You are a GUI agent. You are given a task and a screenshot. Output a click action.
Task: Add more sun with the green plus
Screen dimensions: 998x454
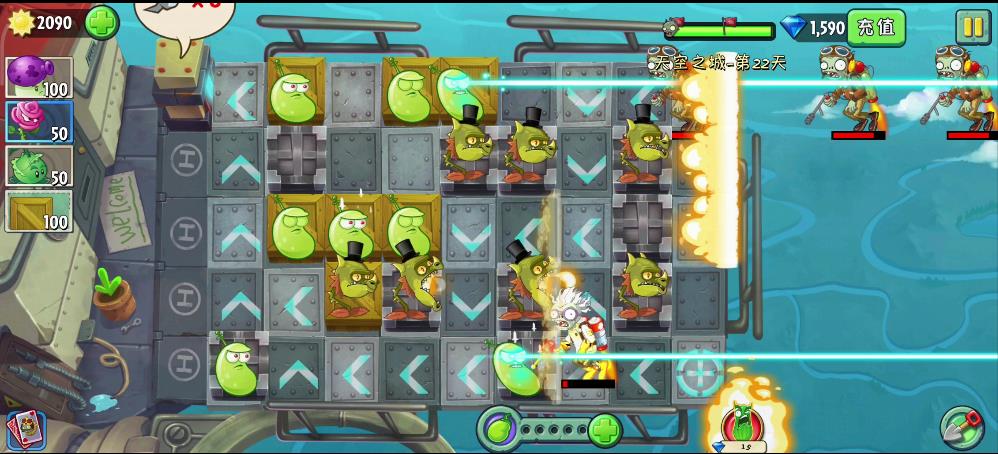point(102,22)
